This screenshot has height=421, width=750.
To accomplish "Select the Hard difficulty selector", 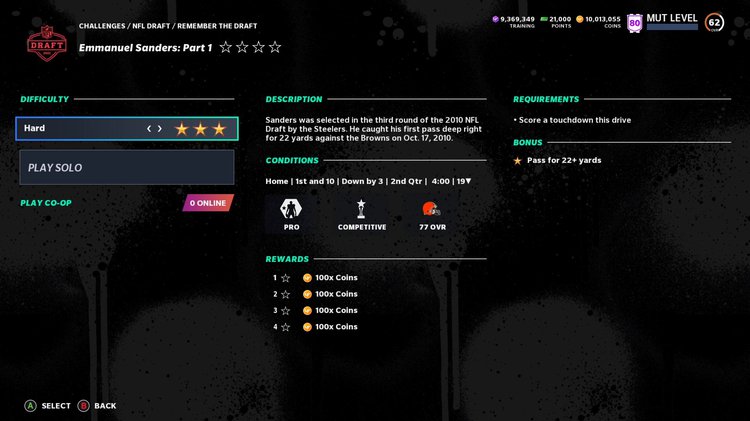I will (127, 129).
